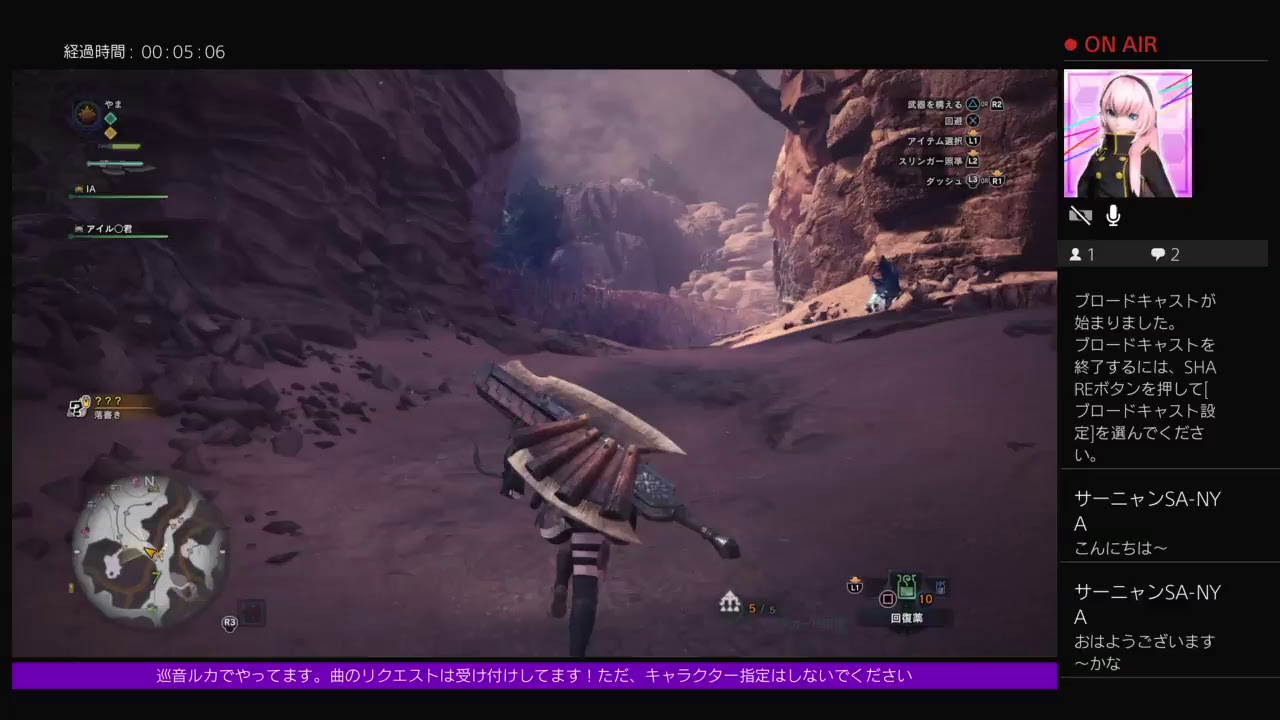Select the camera disabled icon
The height and width of the screenshot is (720, 1280).
coord(1081,215)
